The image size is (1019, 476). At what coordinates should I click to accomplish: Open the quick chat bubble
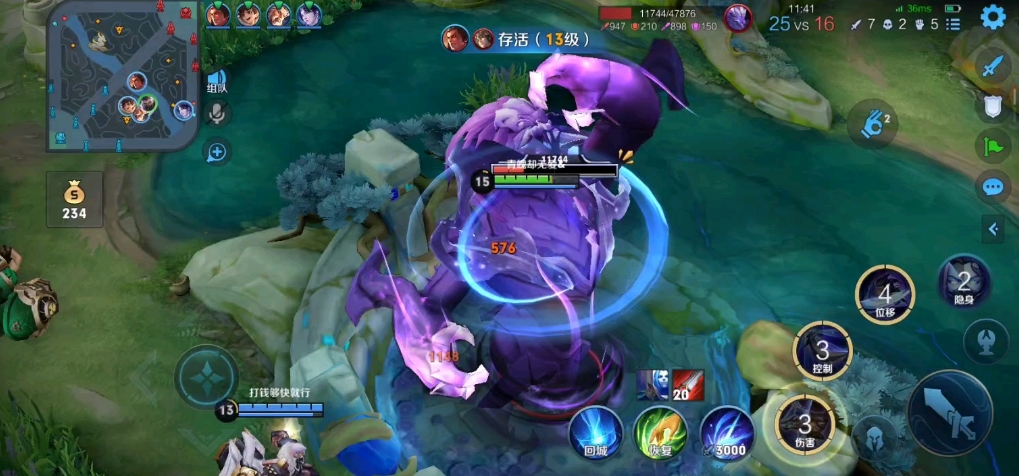click(992, 186)
